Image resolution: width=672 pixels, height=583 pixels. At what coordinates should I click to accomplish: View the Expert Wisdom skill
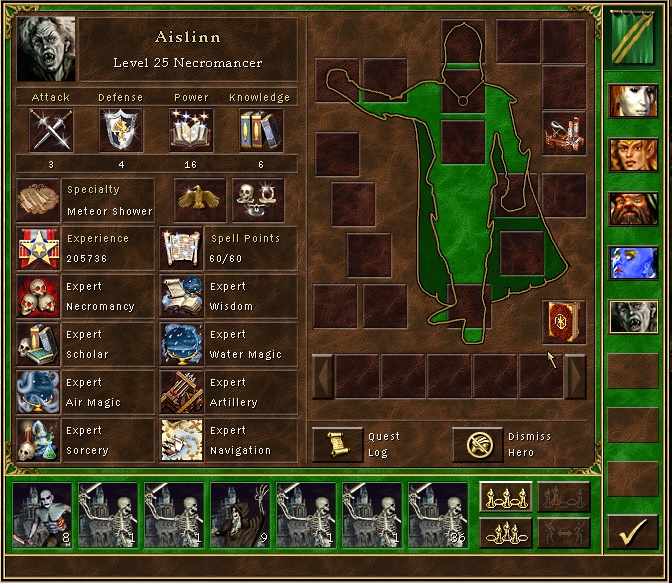click(182, 297)
